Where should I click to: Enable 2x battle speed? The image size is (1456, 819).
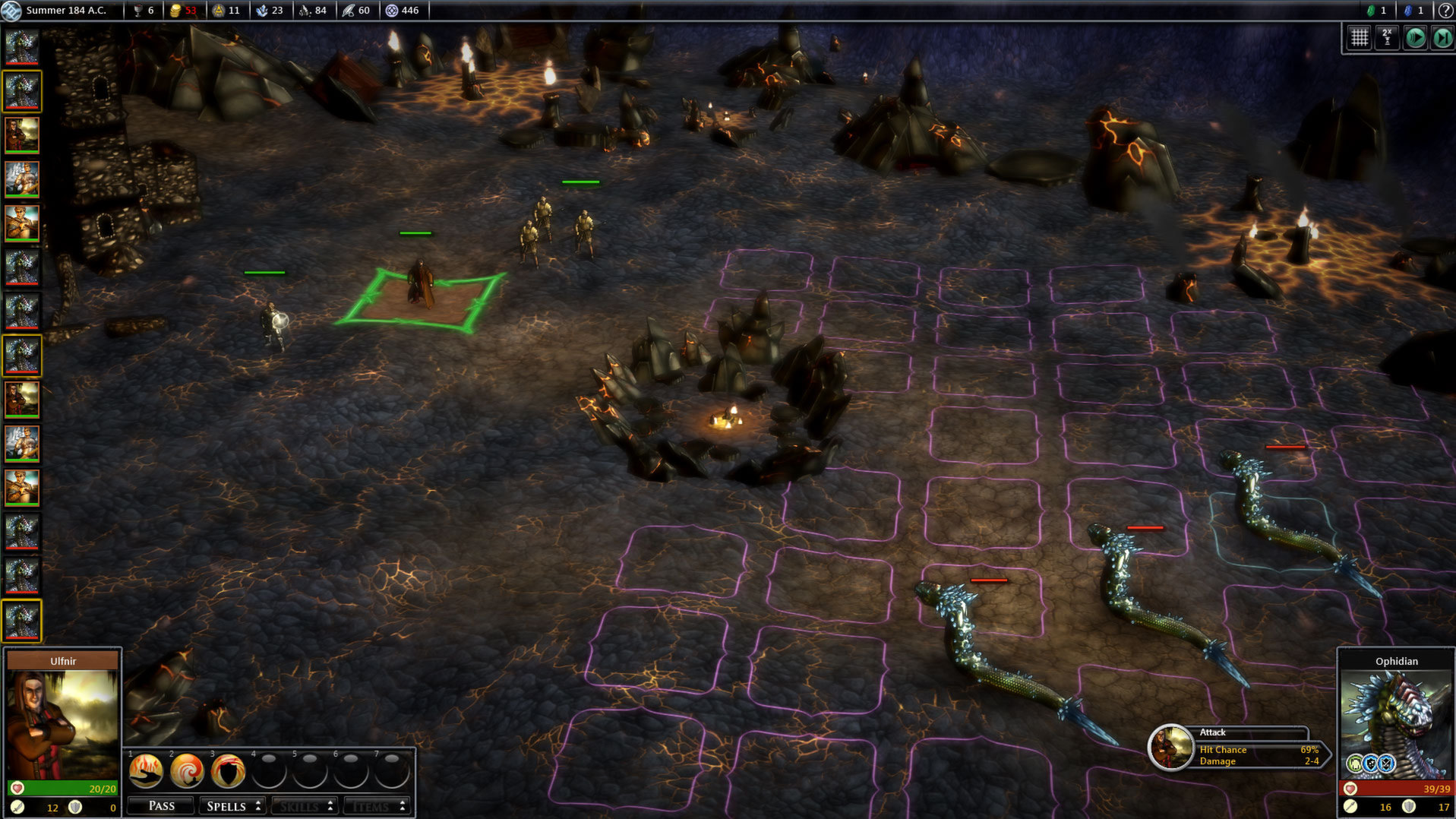tap(1388, 37)
